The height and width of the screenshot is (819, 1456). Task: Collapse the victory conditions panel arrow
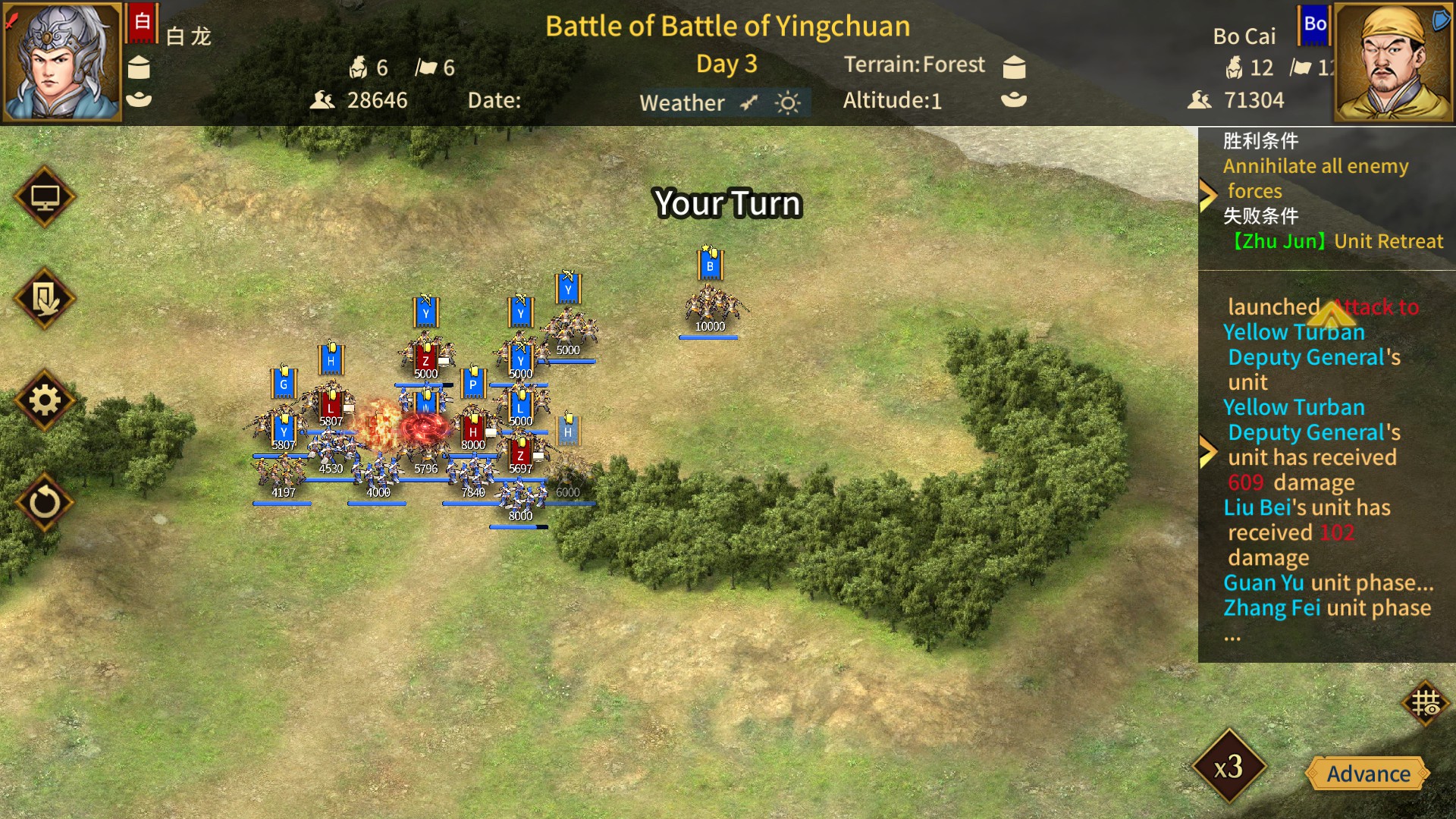(1207, 196)
